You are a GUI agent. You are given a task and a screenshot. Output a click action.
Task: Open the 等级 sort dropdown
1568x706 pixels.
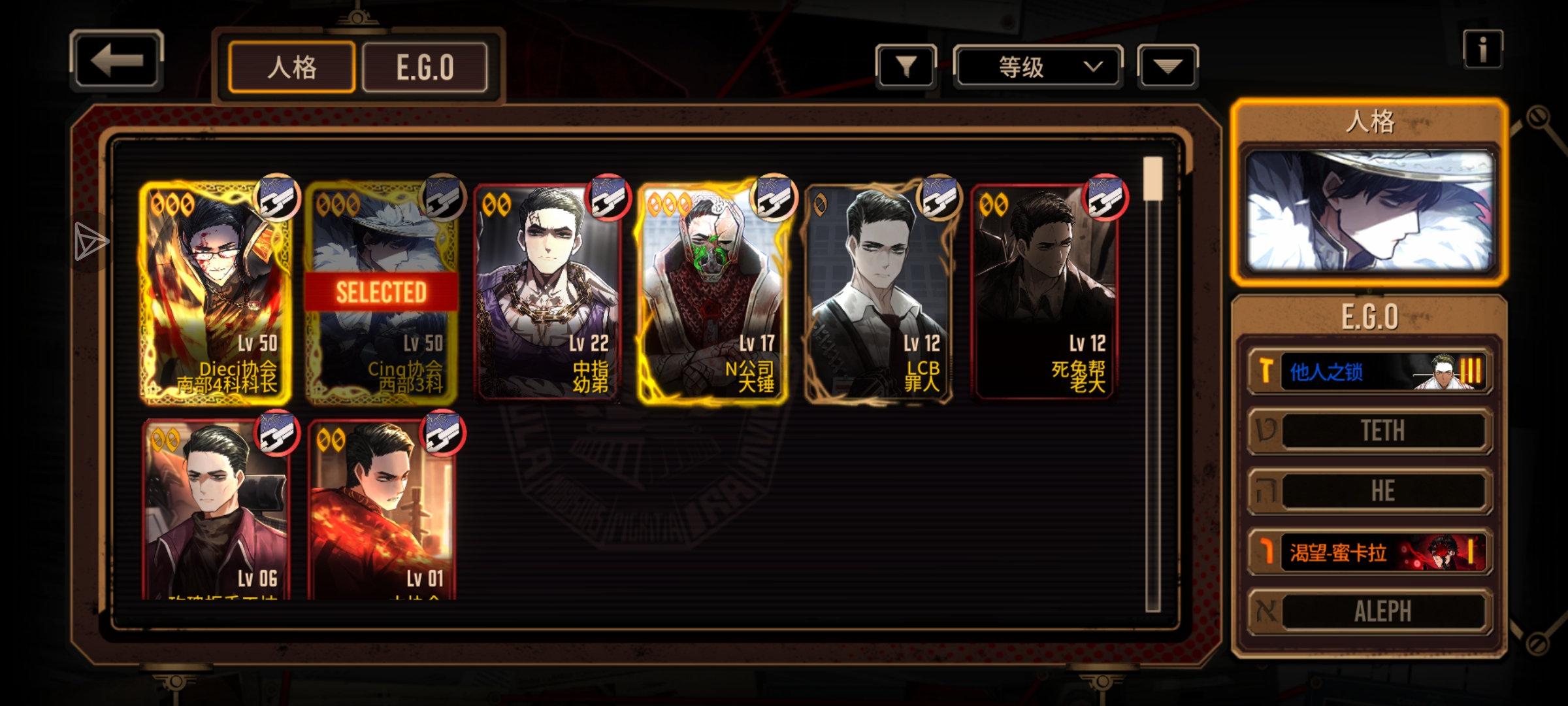coord(1038,66)
